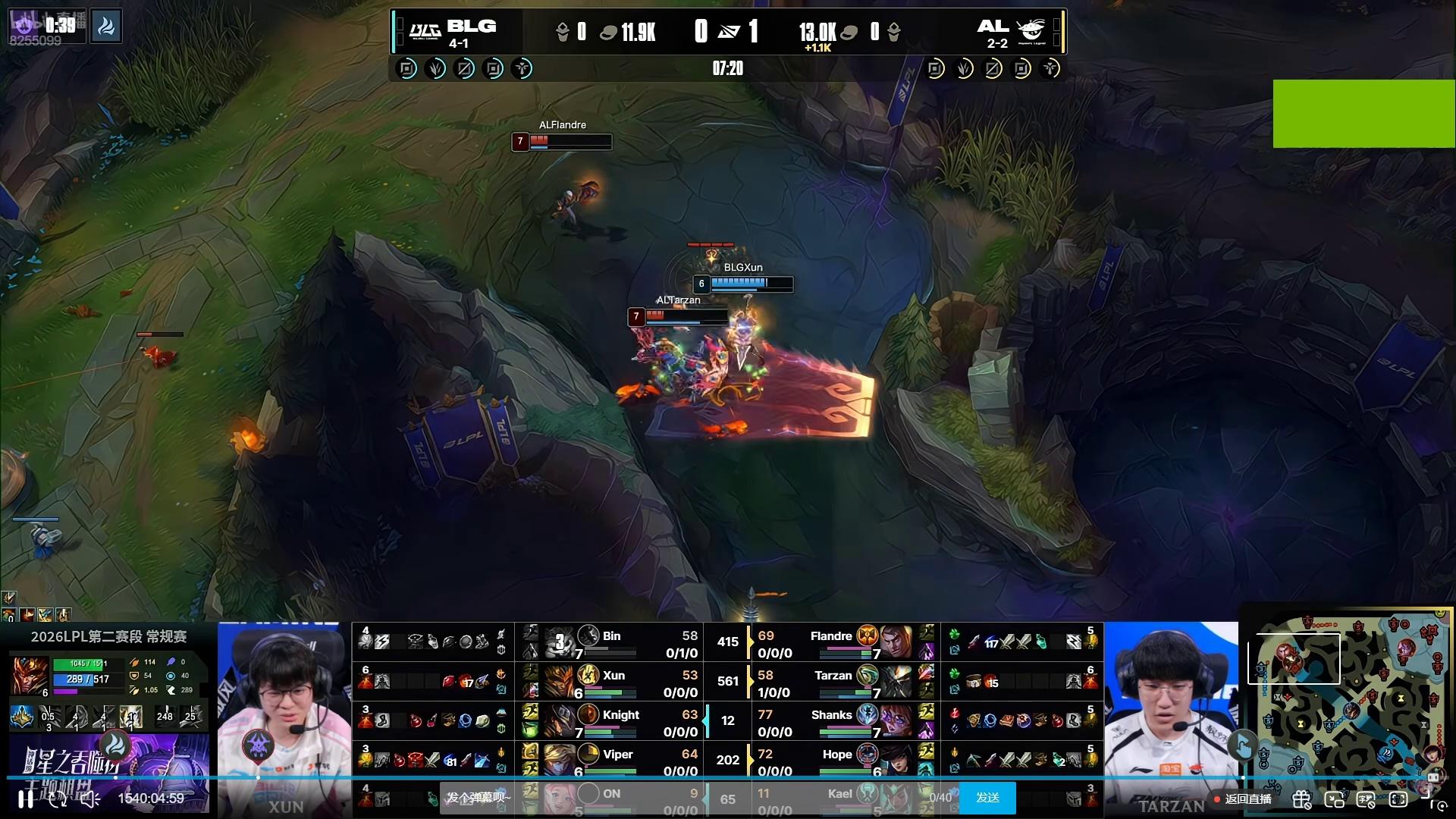1456x819 pixels.
Task: Pick Shanks's champion portrait on scoreboard
Action: click(x=896, y=720)
